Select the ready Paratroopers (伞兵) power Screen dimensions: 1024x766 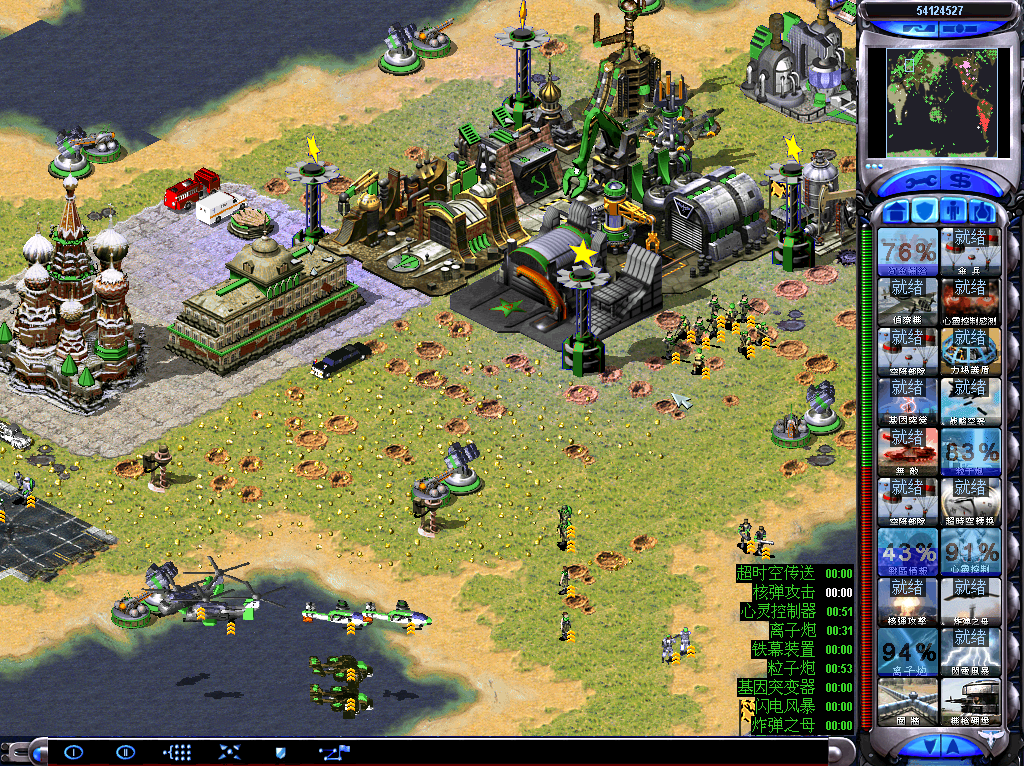point(969,251)
